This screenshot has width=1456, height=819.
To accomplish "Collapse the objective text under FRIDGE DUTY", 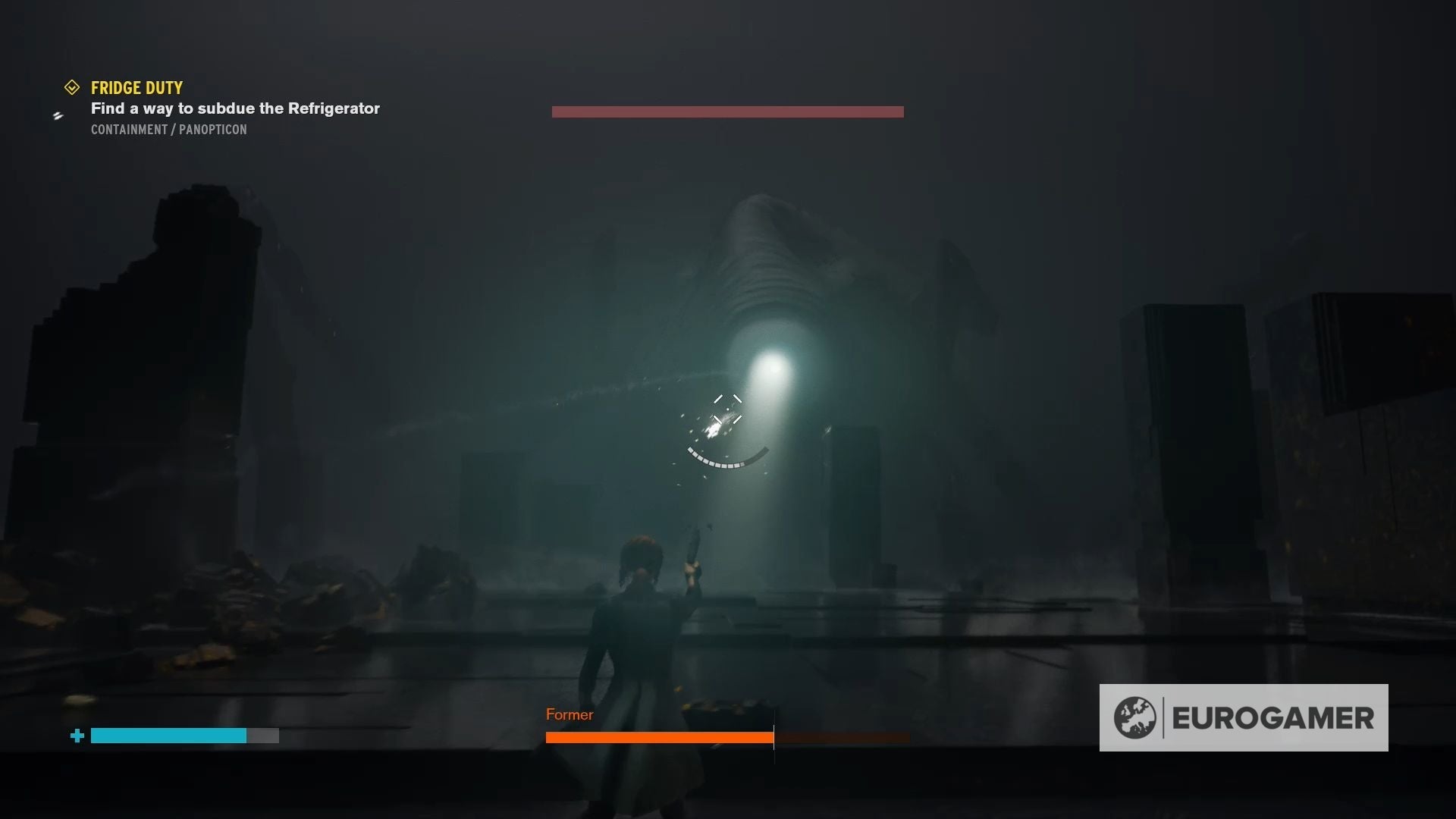I will point(234,108).
